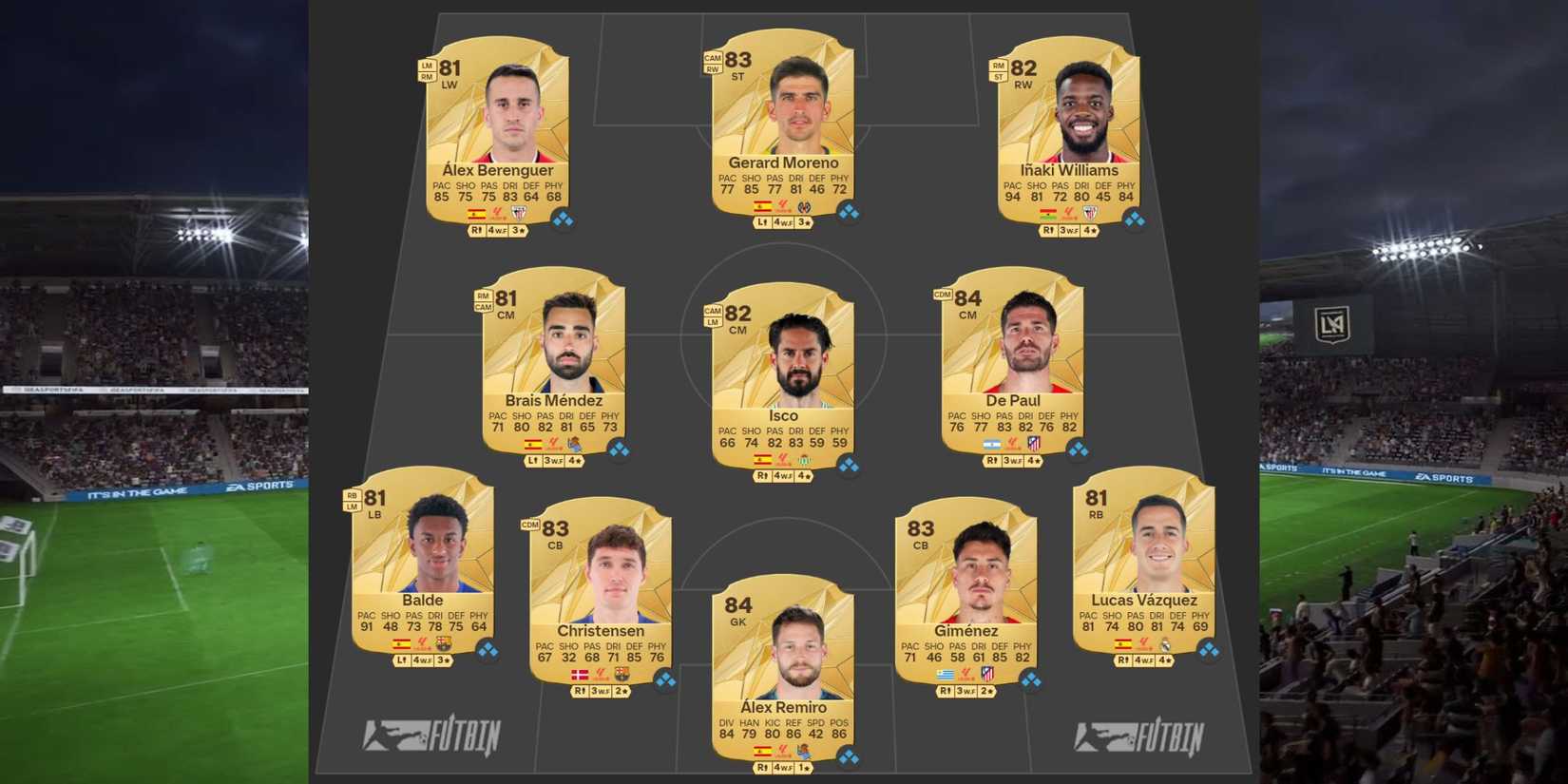Viewport: 1568px width, 784px height.
Task: Click the Real Madrid crest on Lucas Vázquez's card
Action: coord(1167,645)
